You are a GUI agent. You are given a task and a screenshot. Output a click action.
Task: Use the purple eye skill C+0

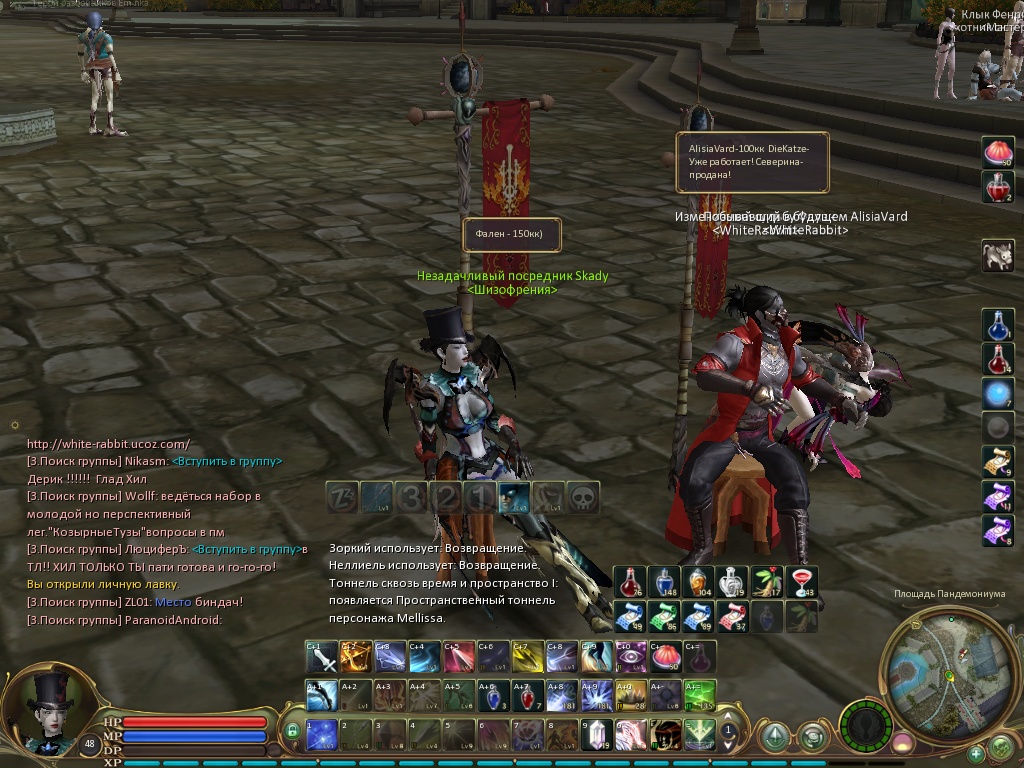click(630, 657)
